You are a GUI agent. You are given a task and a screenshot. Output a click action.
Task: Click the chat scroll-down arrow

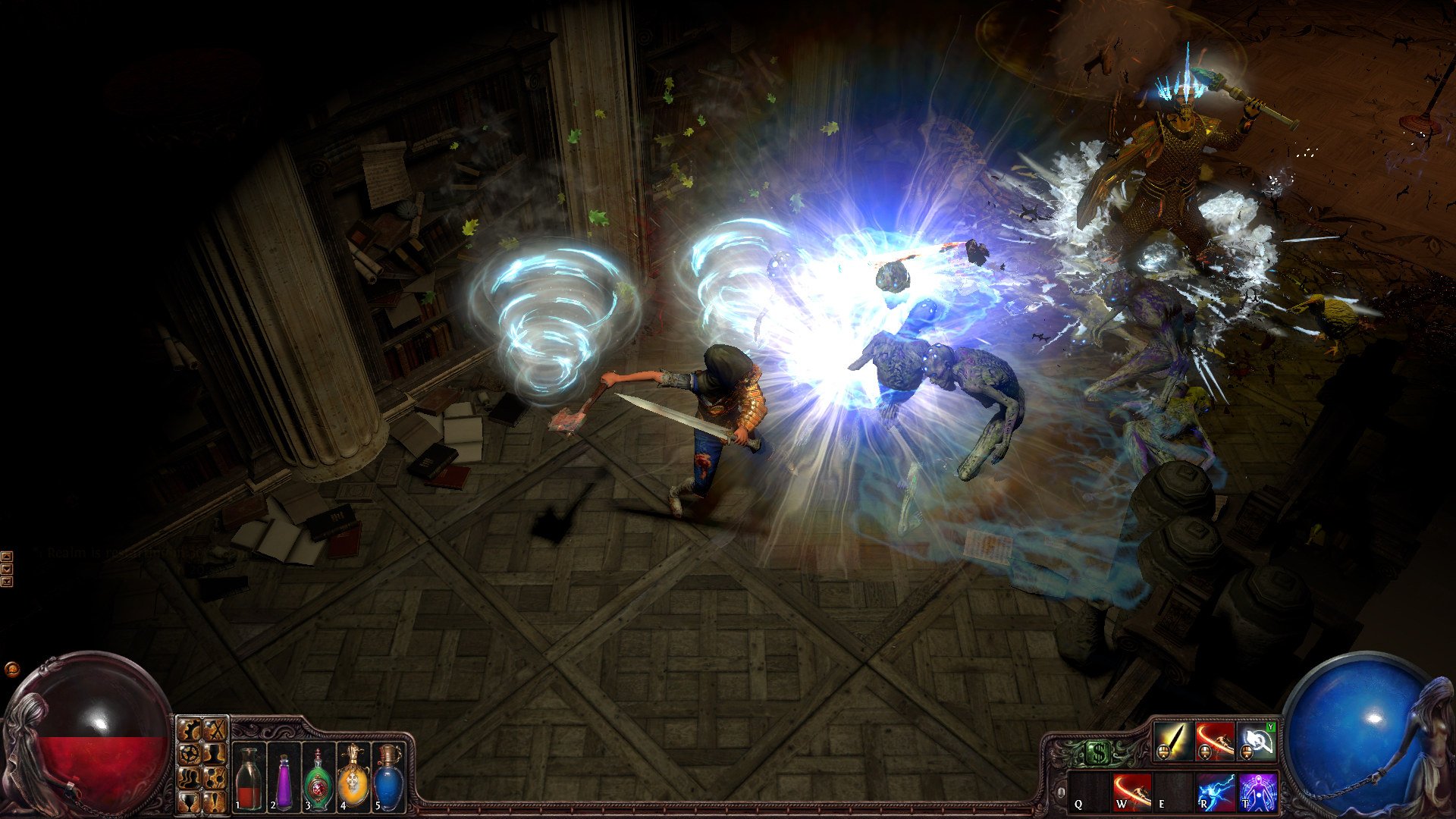7,569
